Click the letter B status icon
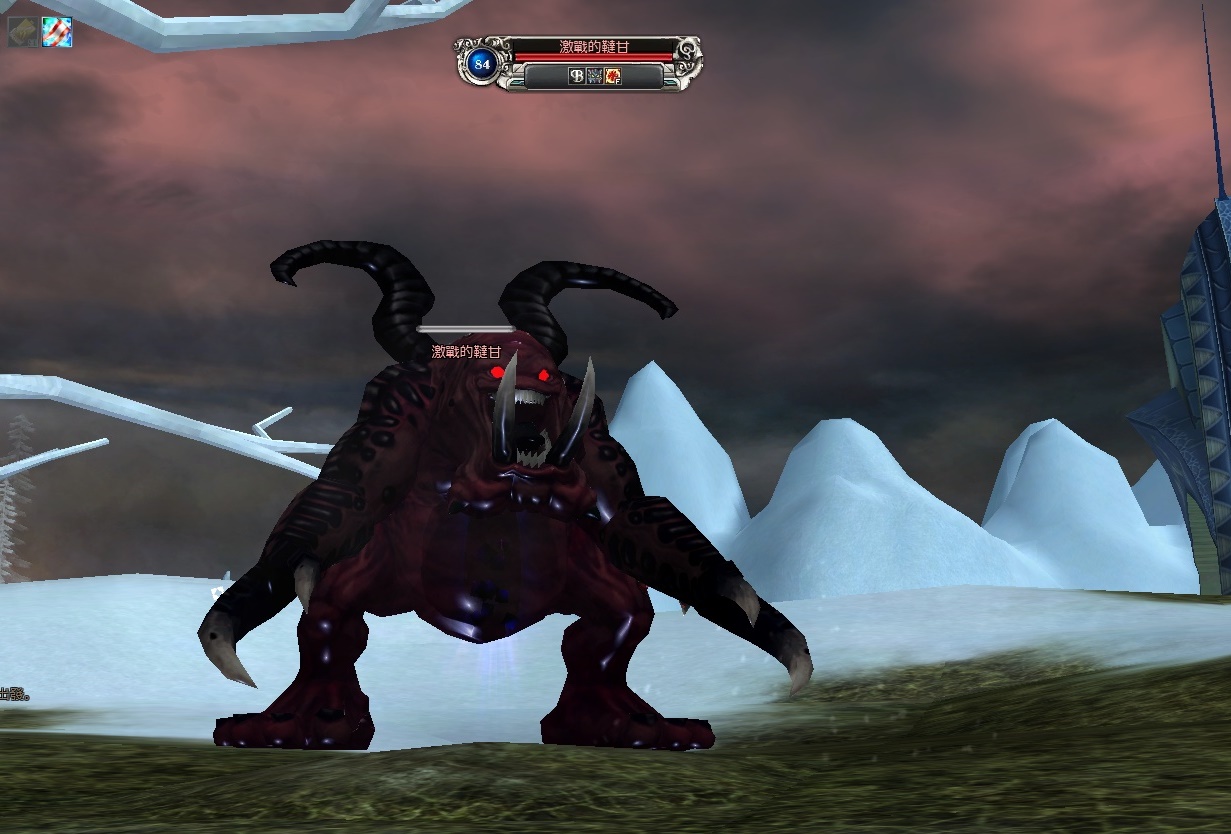Viewport: 1231px width, 834px height. pos(577,76)
